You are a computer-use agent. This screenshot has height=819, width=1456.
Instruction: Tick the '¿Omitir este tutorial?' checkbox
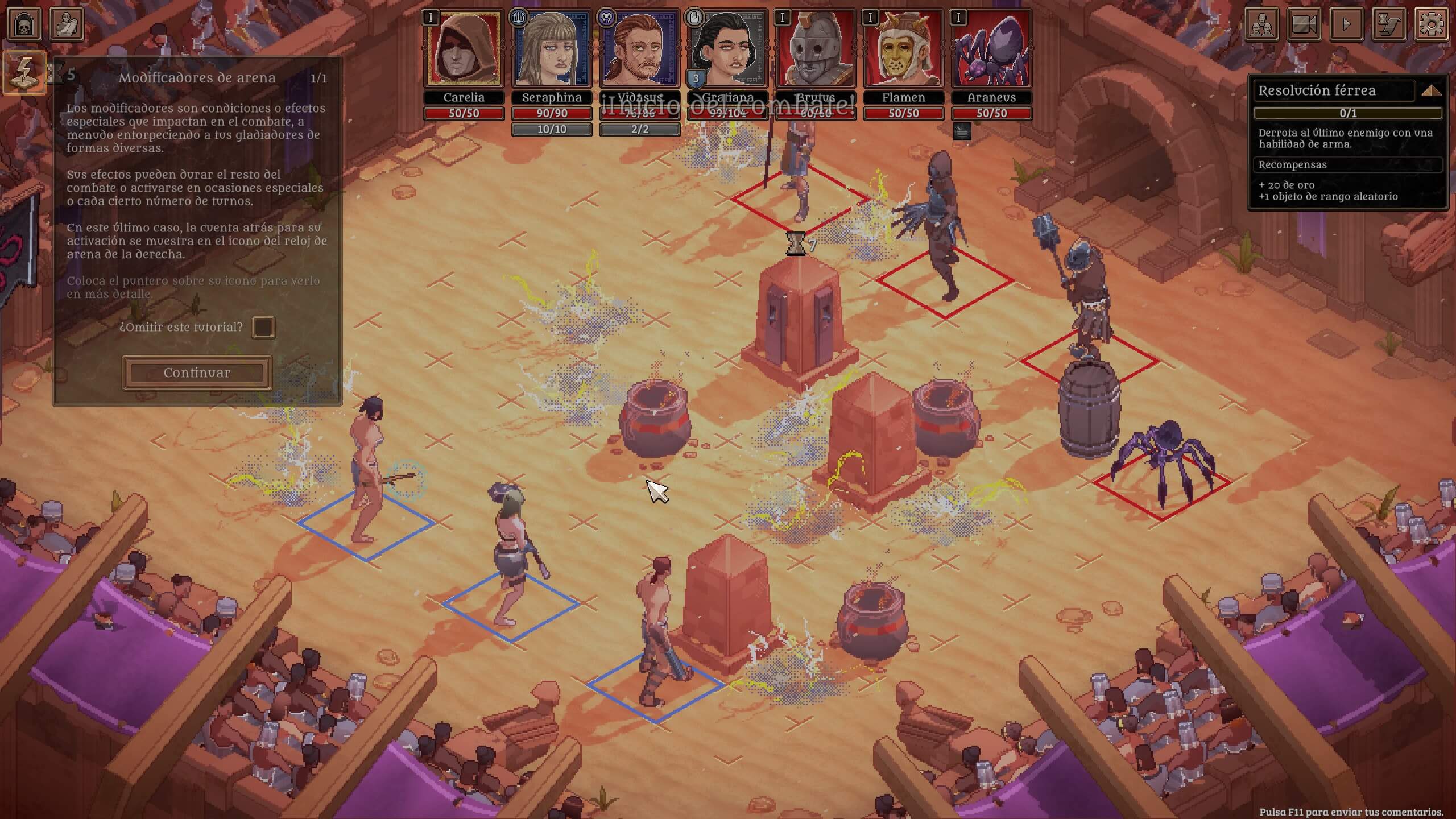[x=263, y=327]
